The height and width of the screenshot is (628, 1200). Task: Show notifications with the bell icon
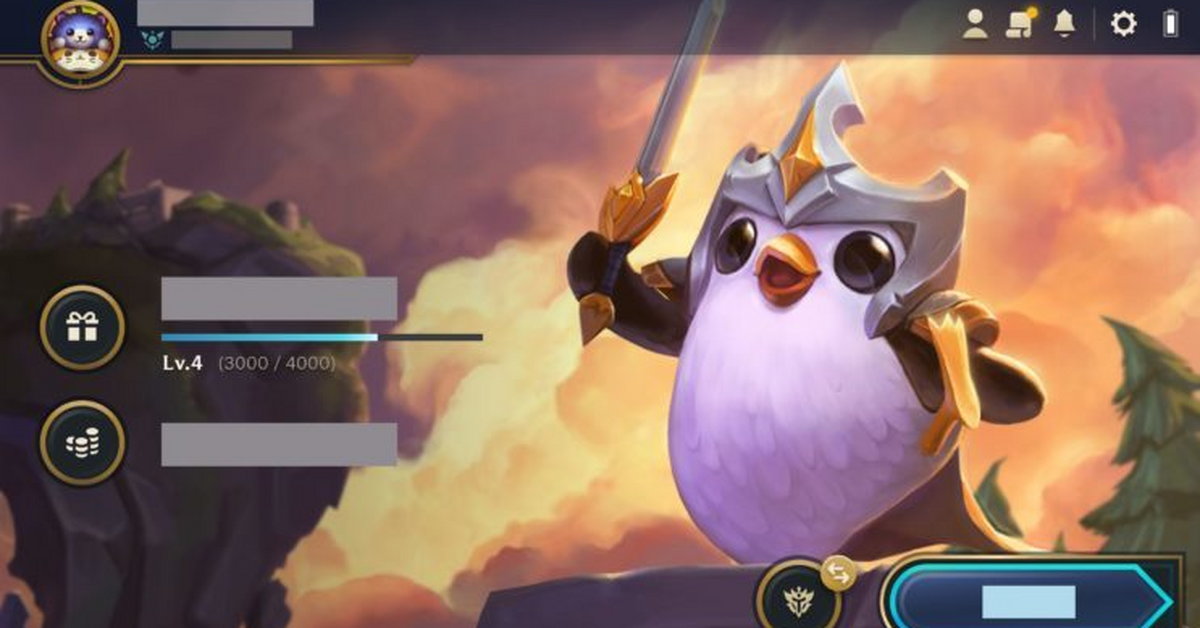click(x=1064, y=24)
